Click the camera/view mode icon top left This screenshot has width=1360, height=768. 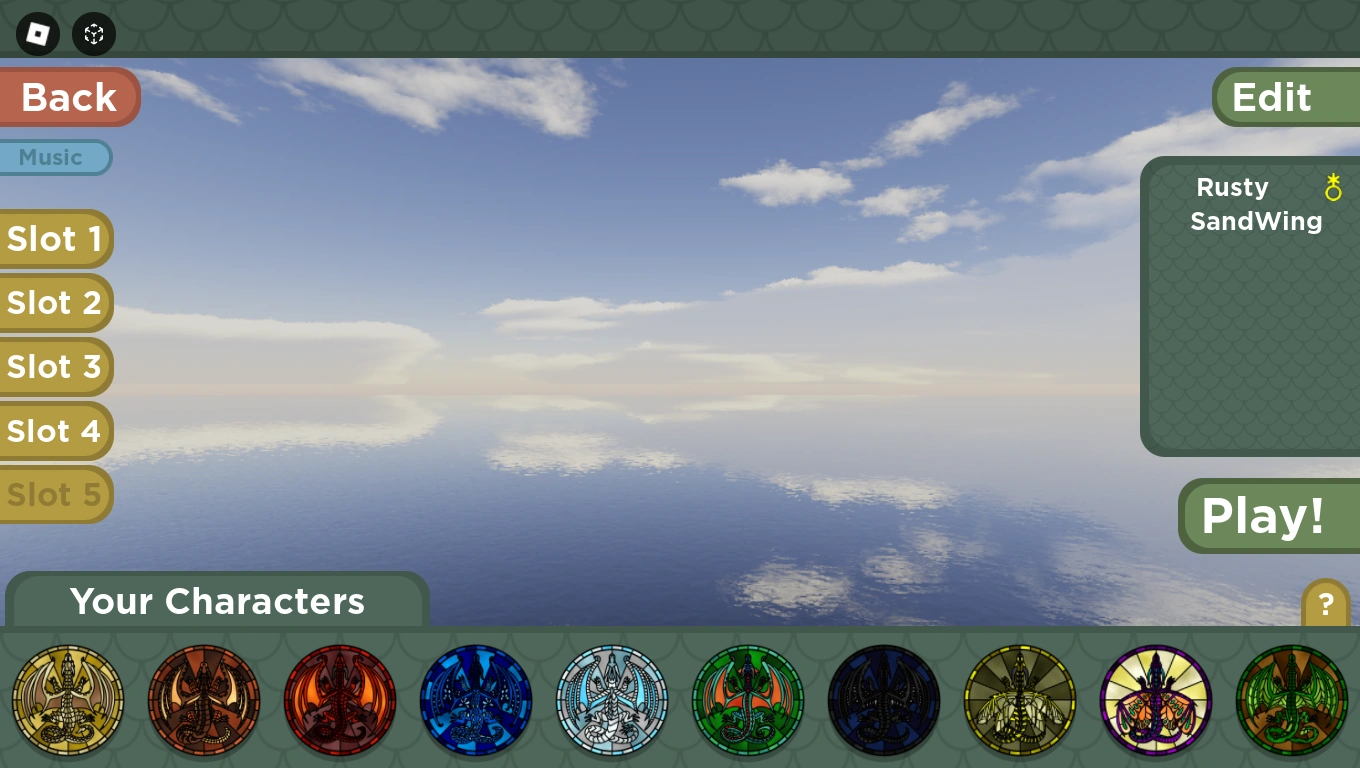[94, 34]
